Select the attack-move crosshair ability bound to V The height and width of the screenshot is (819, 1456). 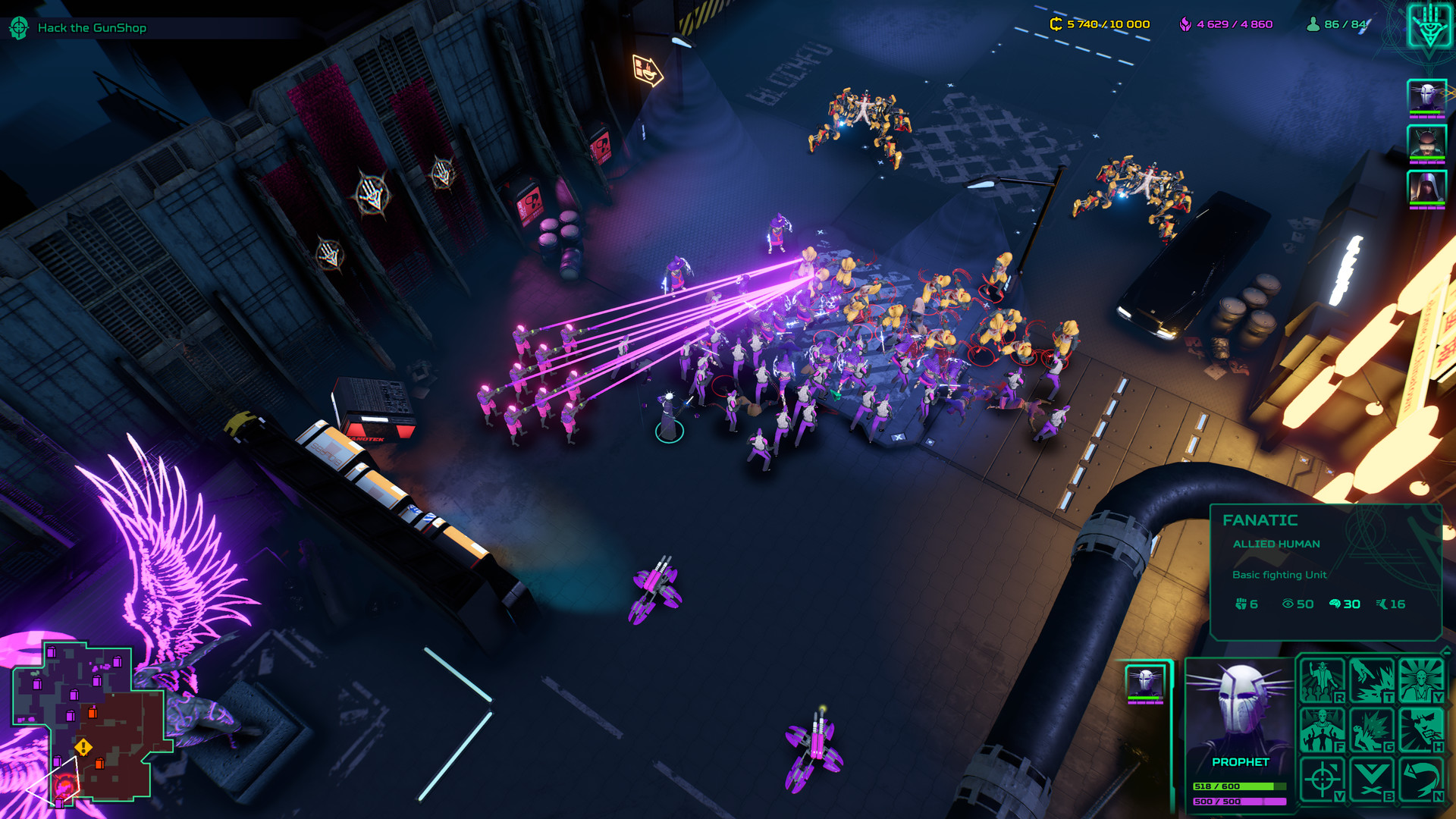(x=1321, y=778)
